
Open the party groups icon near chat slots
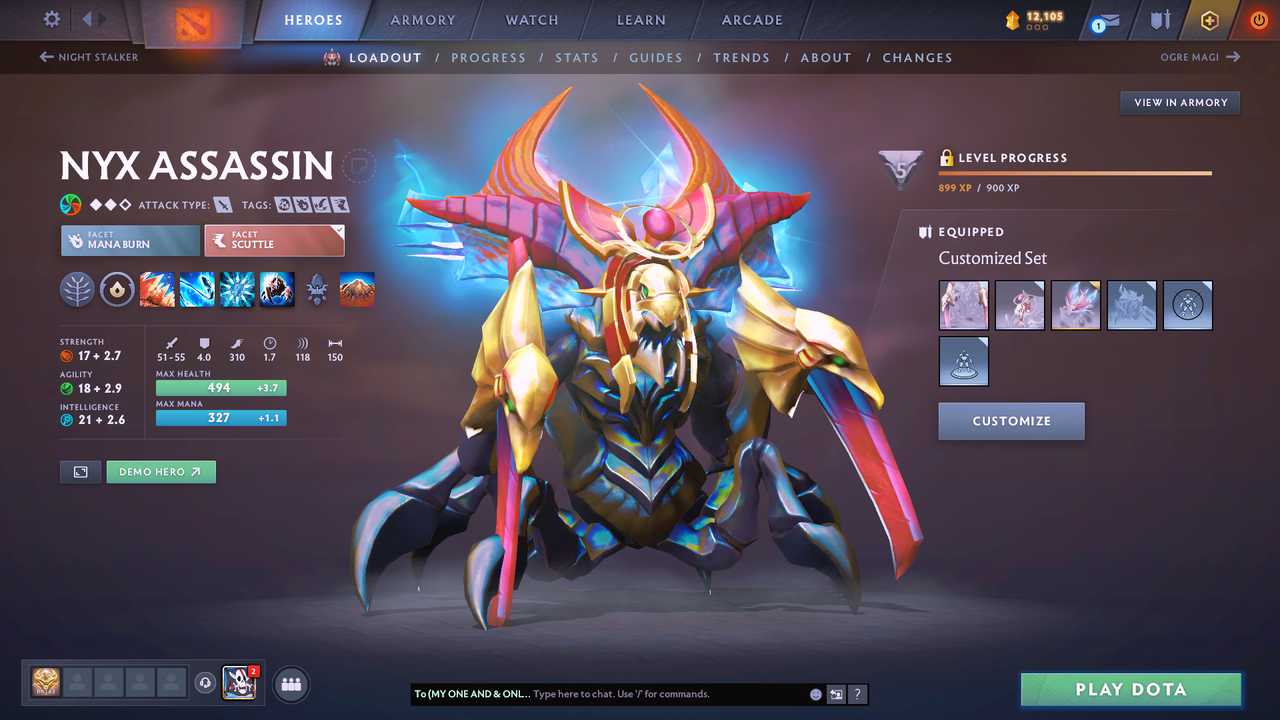click(x=289, y=684)
